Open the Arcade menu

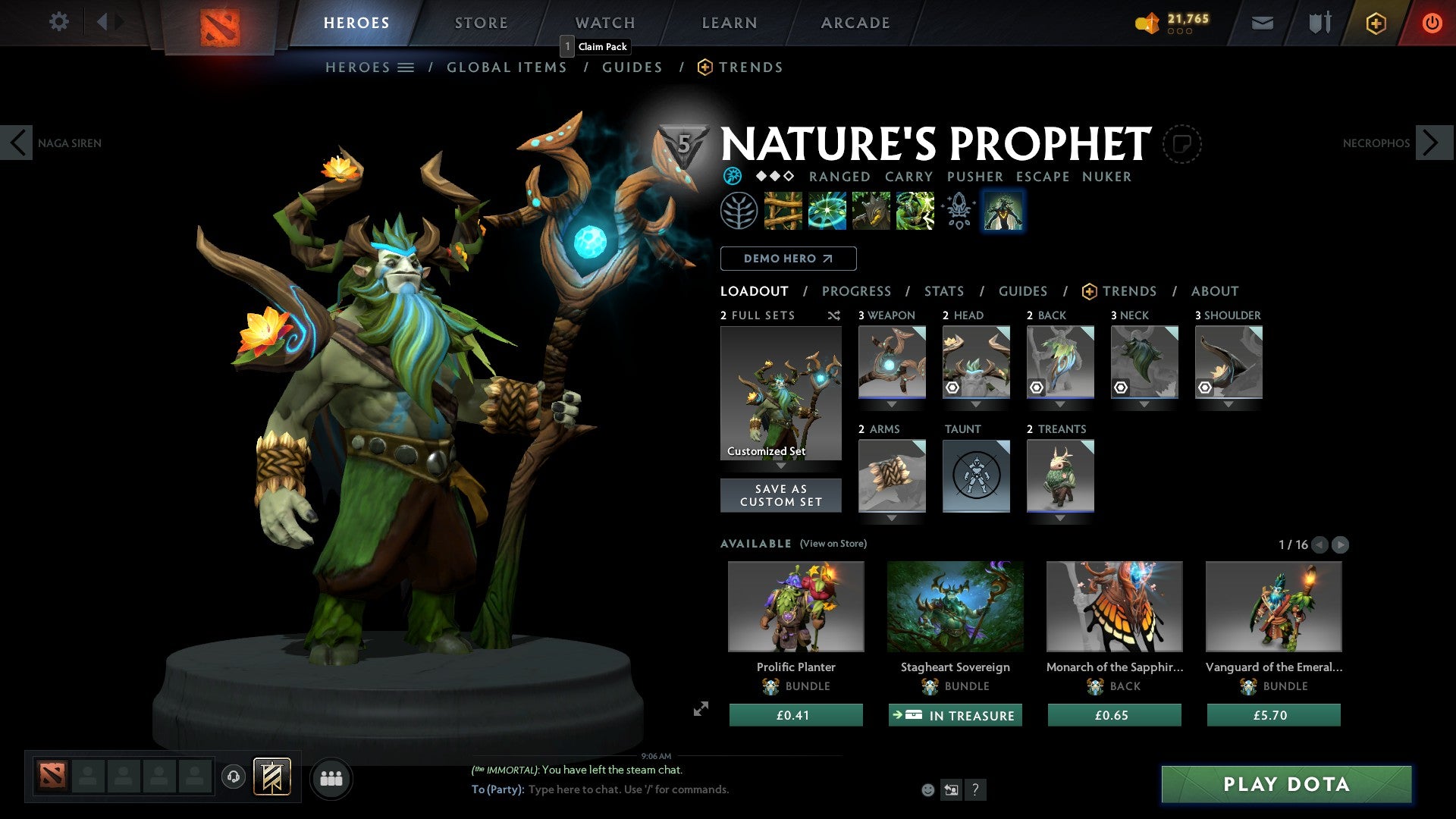click(x=855, y=23)
